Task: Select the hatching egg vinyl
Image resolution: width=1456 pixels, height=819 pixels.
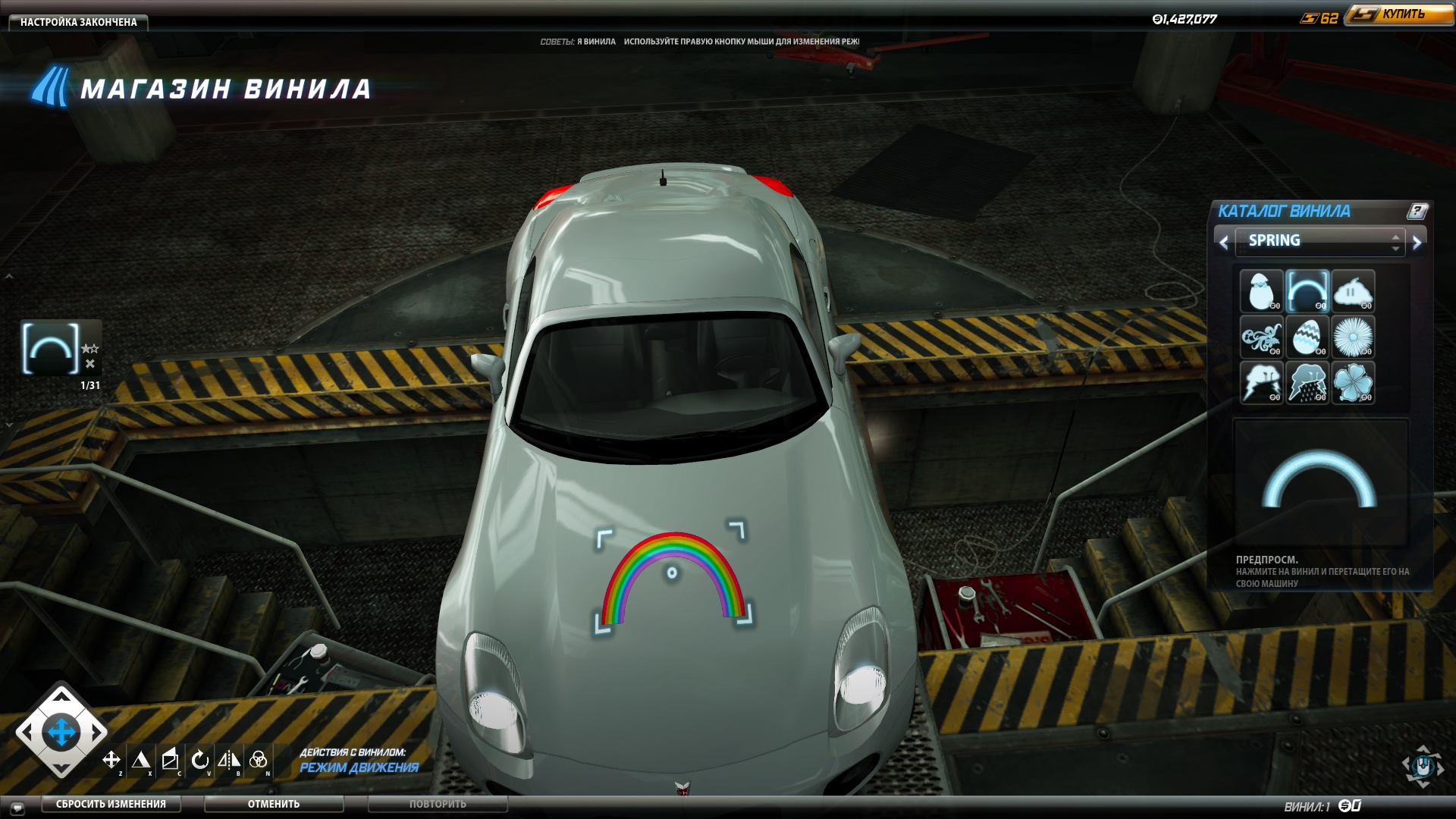Action: pos(1261,291)
